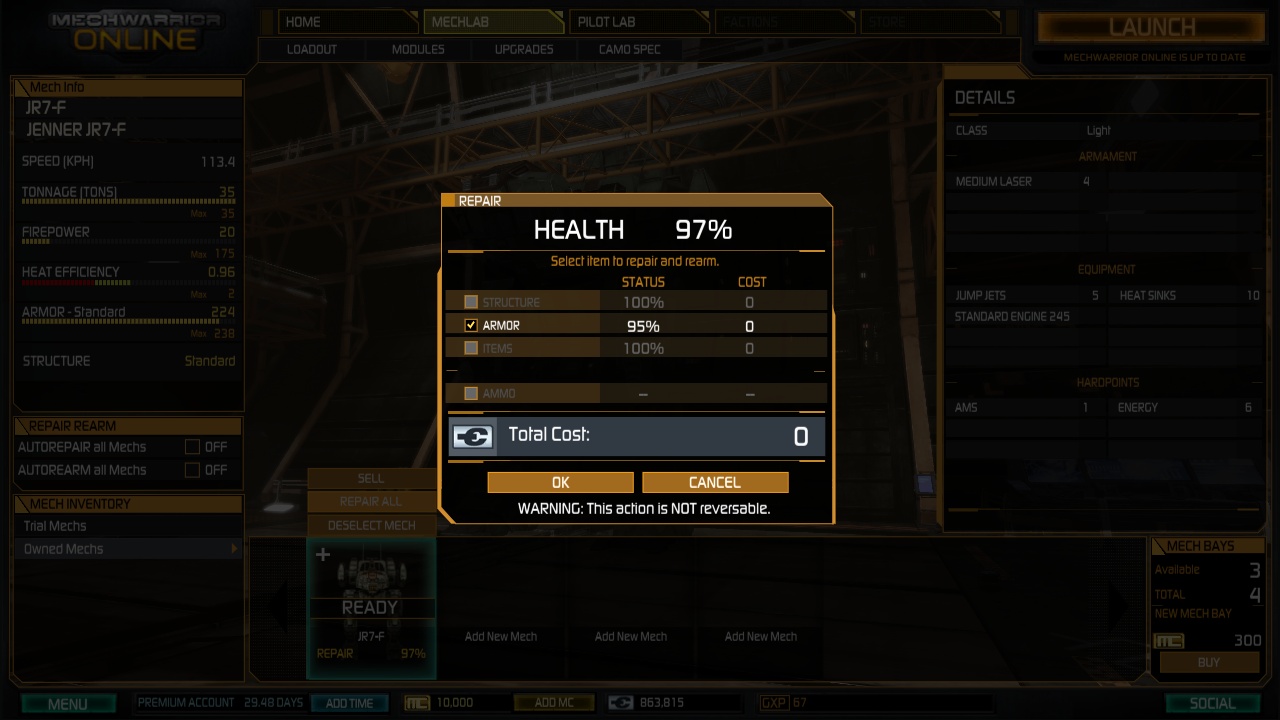Open the Loadout sub-tab
1280x720 pixels.
[312, 49]
